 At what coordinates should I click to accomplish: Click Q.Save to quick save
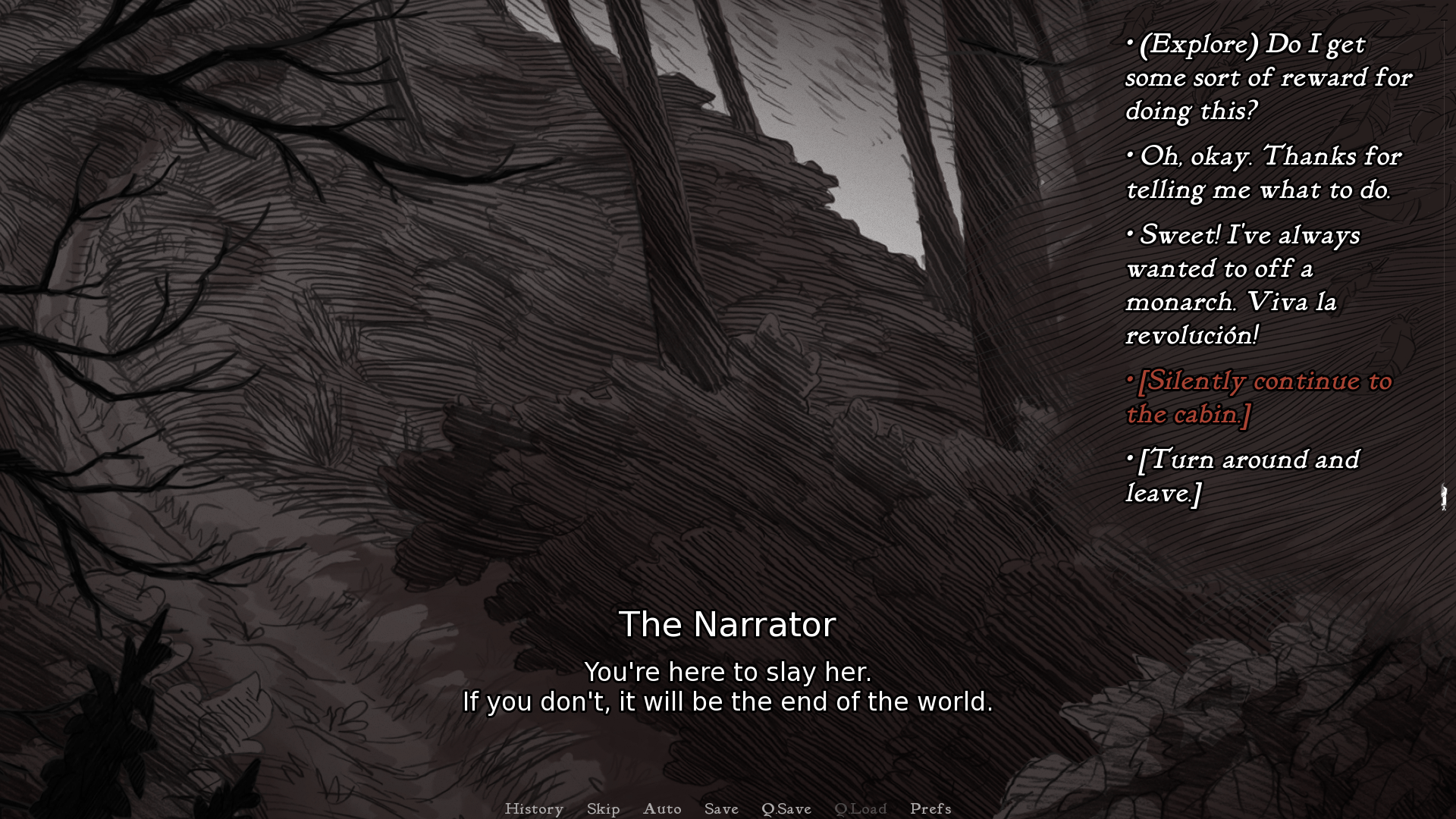(x=786, y=808)
